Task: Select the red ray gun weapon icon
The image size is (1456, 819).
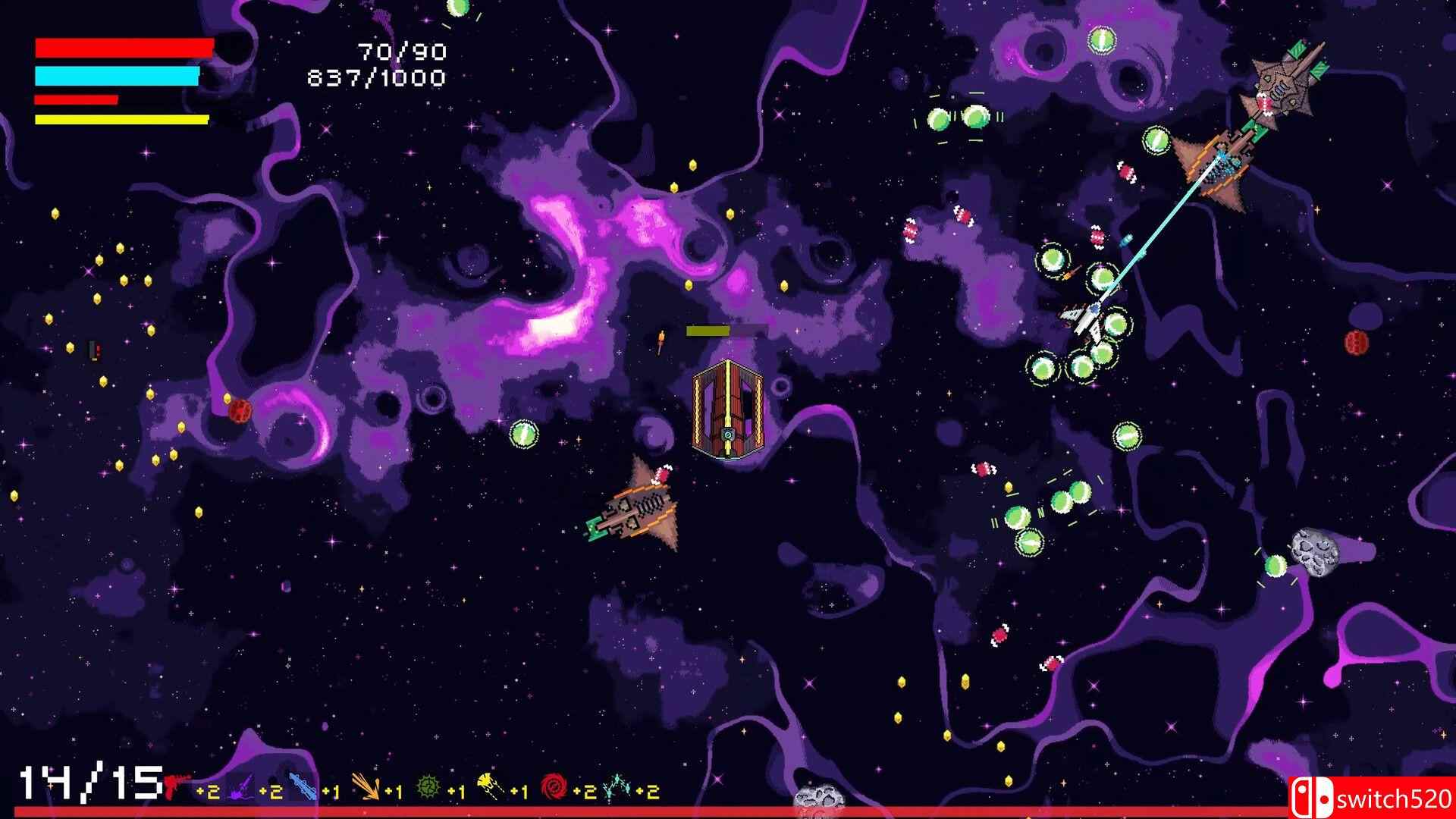Action: 177,785
